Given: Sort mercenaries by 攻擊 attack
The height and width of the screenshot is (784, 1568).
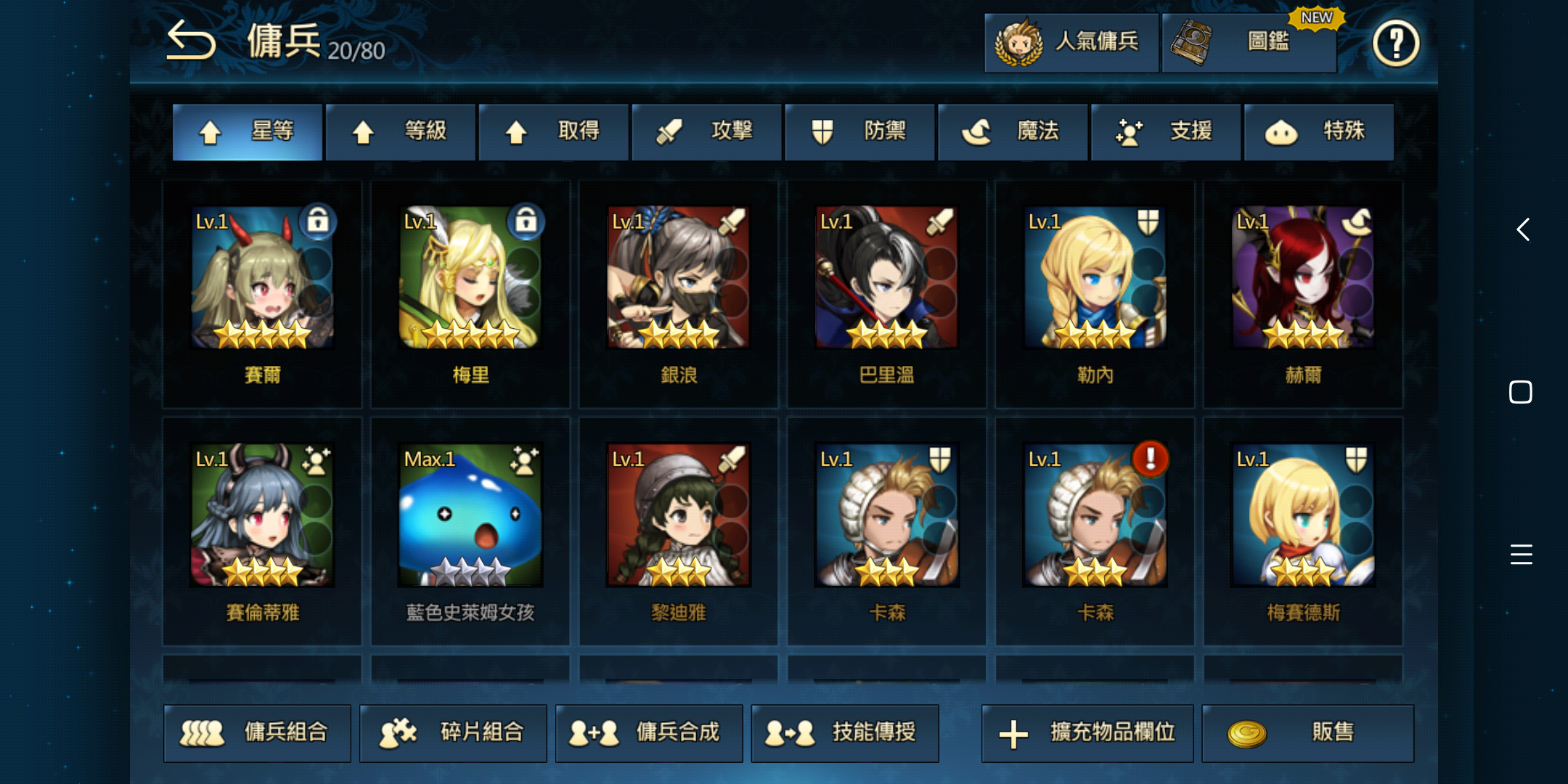Looking at the screenshot, I should [706, 131].
